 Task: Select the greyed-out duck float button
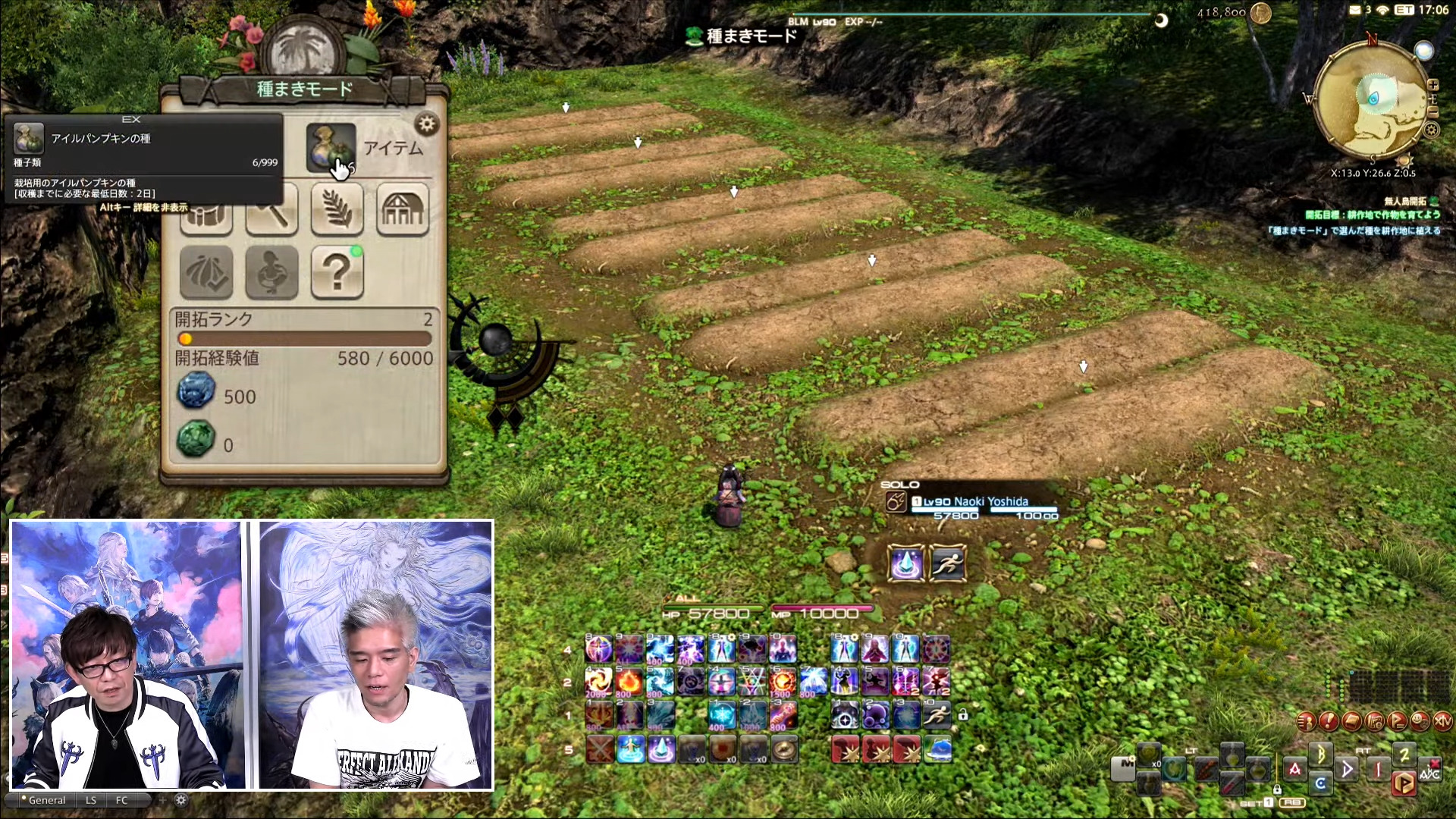click(x=271, y=271)
